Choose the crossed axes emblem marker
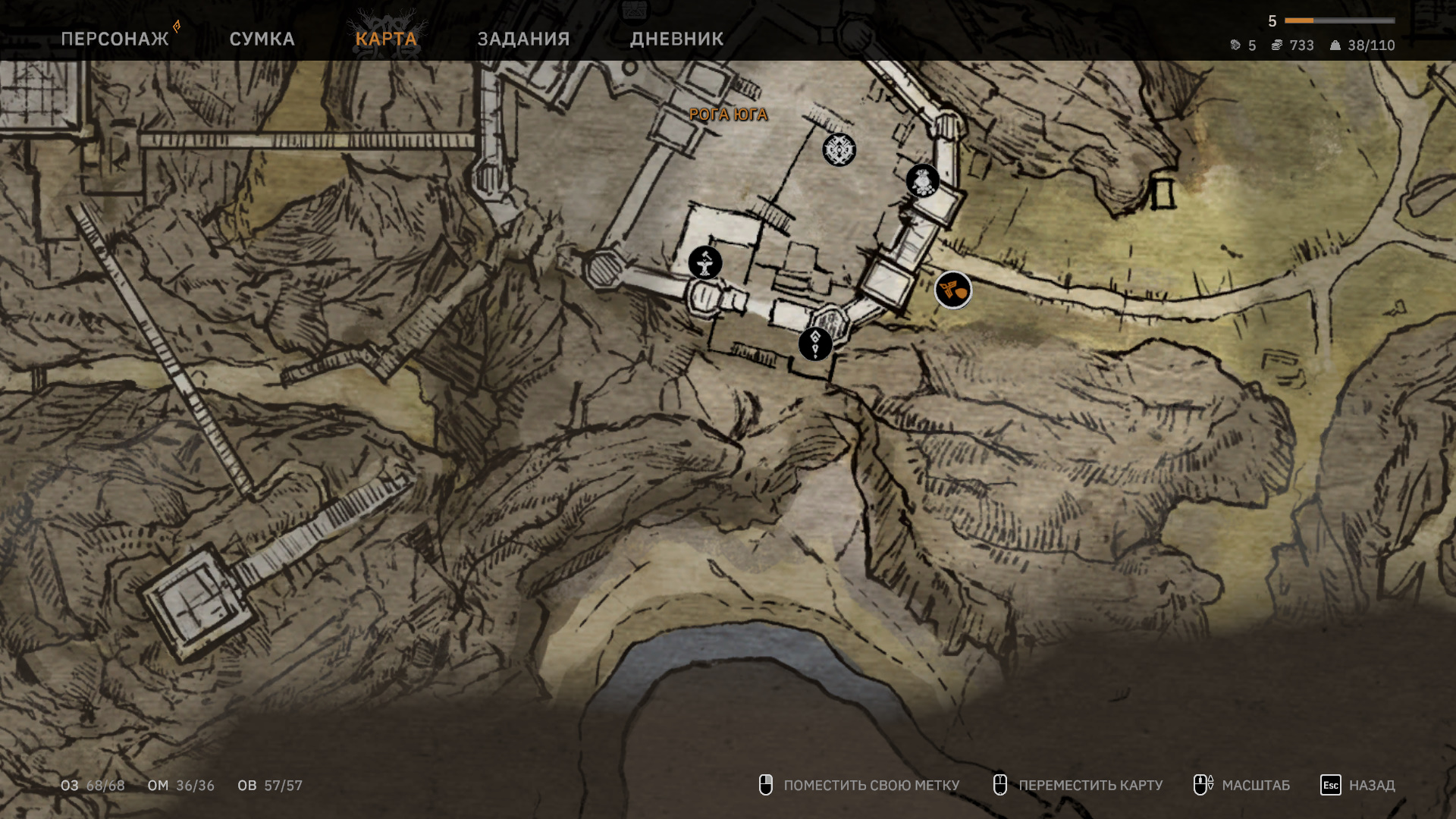1456x819 pixels. [839, 149]
